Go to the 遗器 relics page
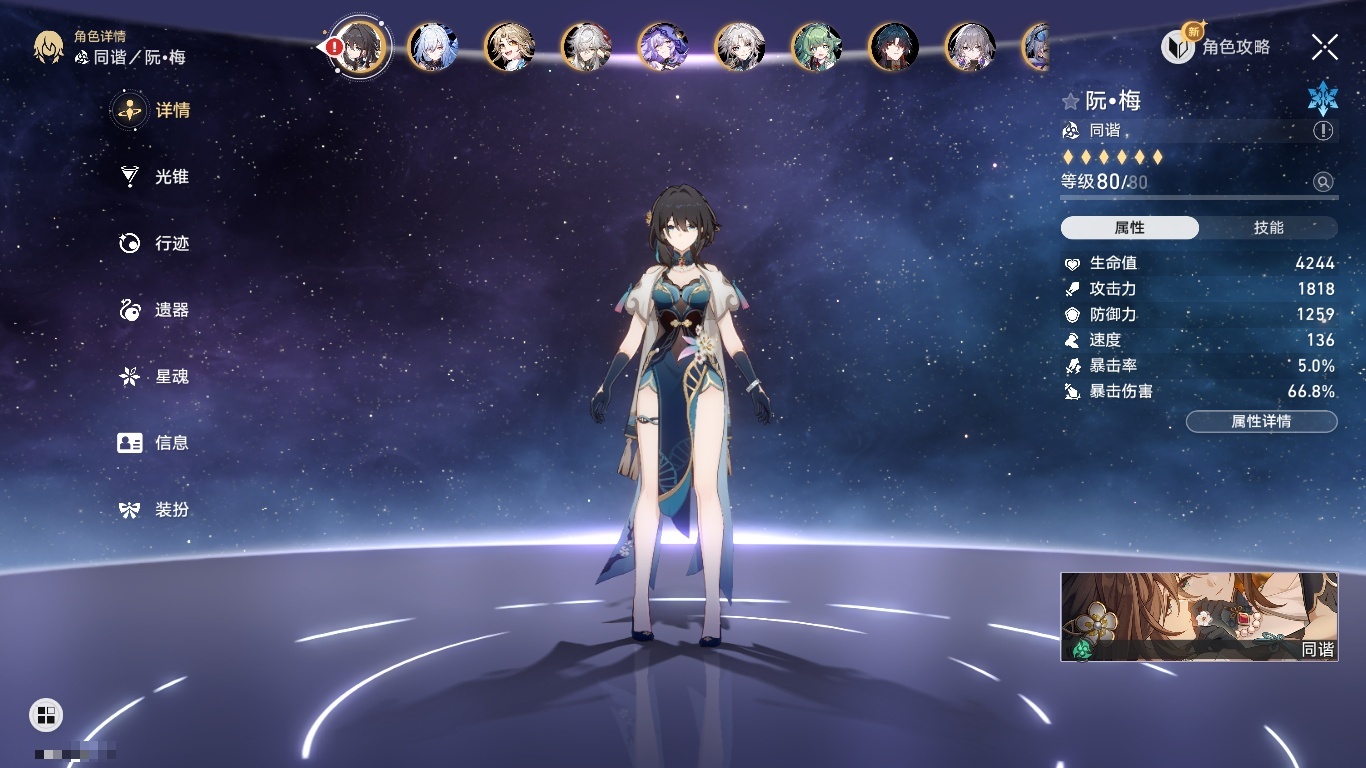 coord(155,310)
